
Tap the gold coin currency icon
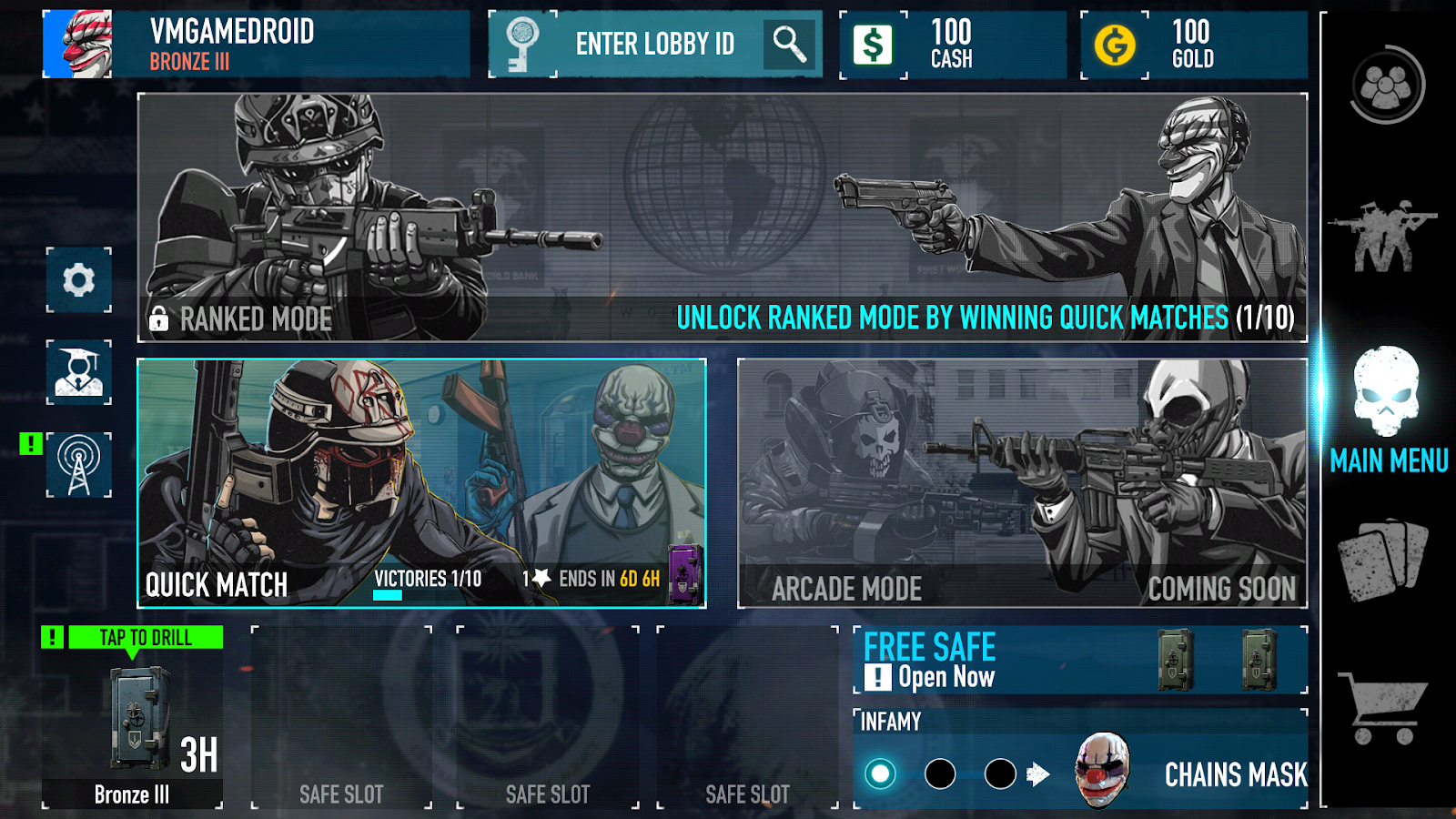1116,45
